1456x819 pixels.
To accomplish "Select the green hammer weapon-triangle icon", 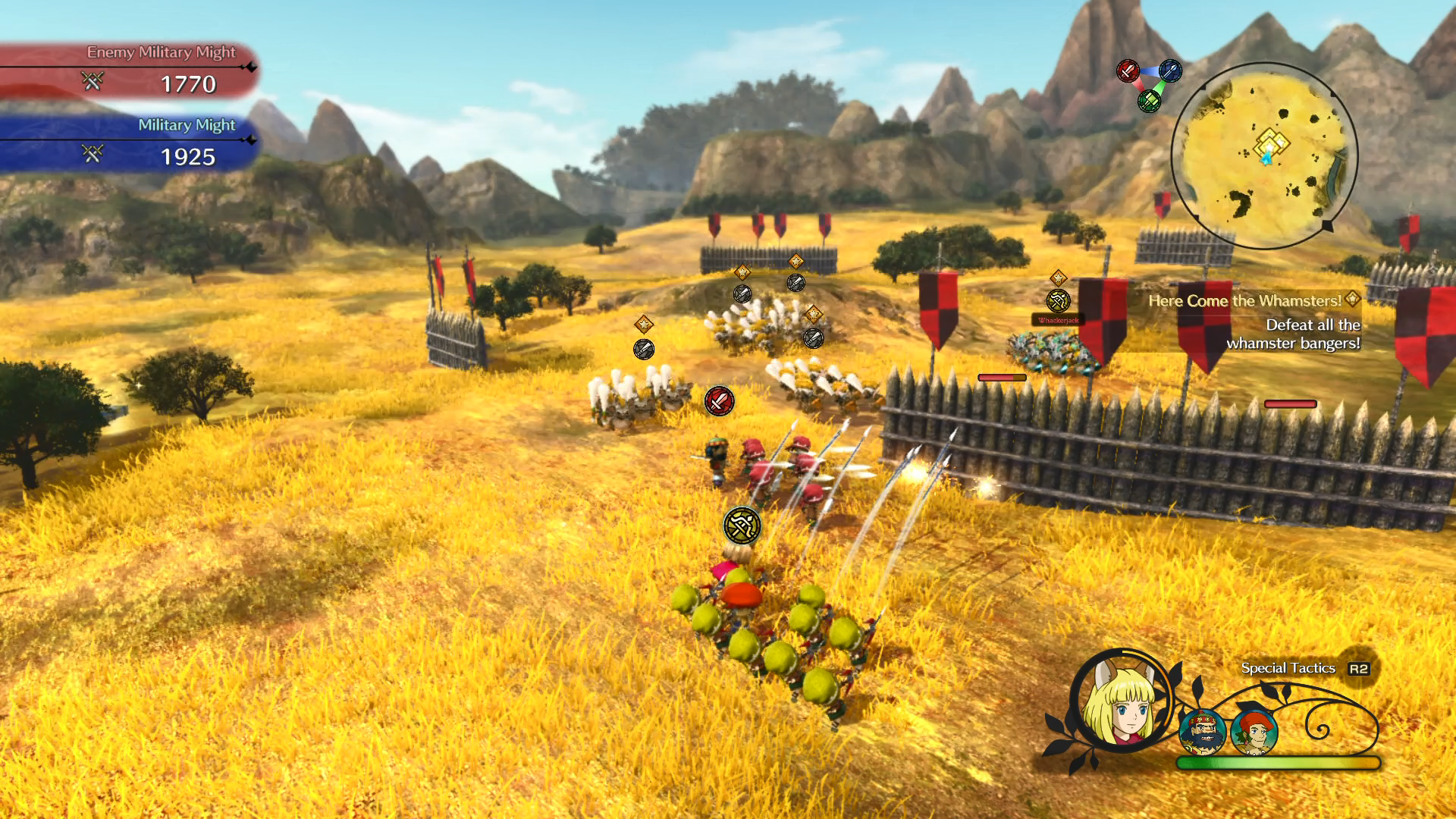I will (x=1149, y=100).
